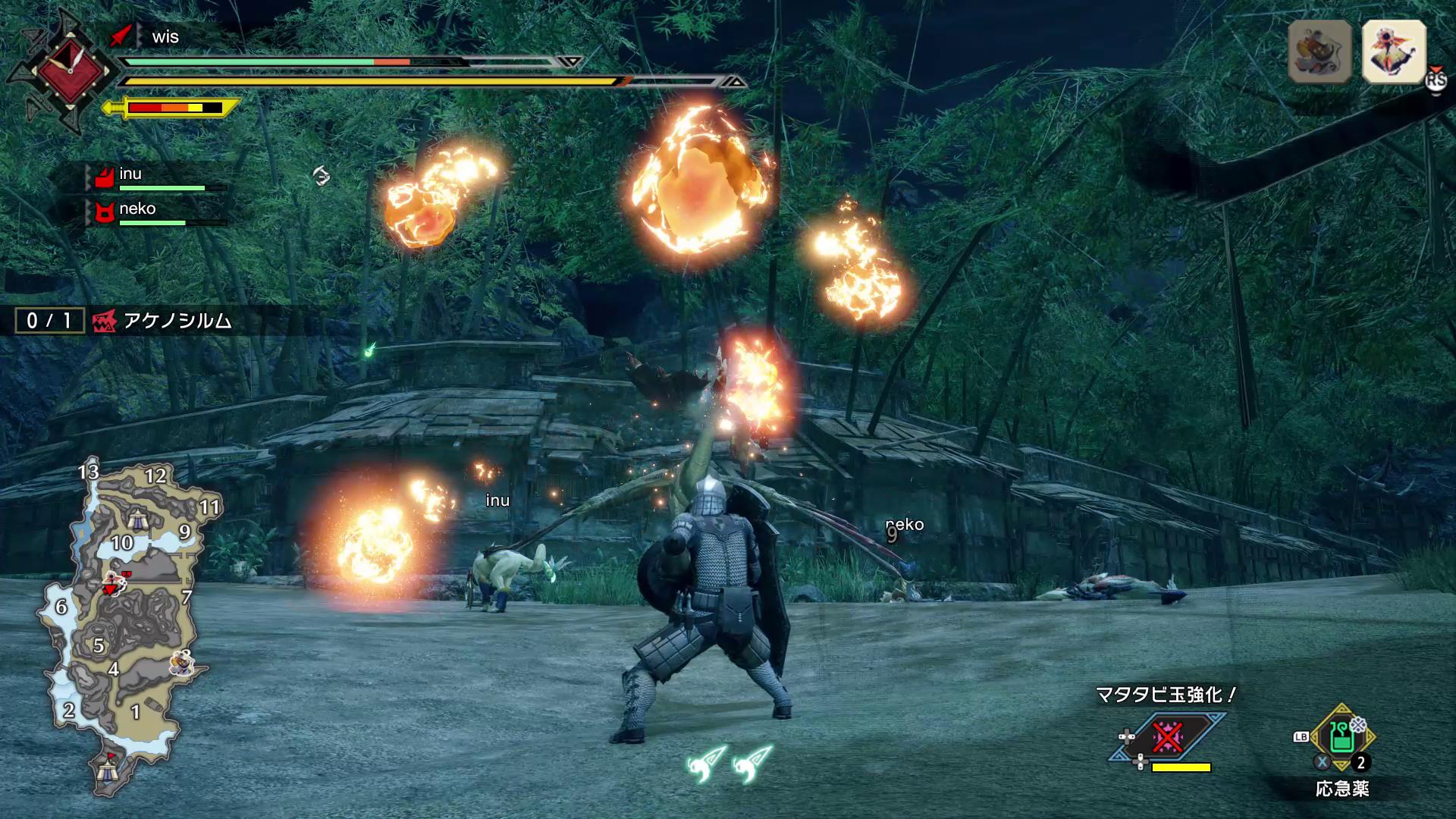Image resolution: width=1456 pixels, height=819 pixels.
Task: Click the greyed-out monster icon at top right
Action: [x=1319, y=52]
